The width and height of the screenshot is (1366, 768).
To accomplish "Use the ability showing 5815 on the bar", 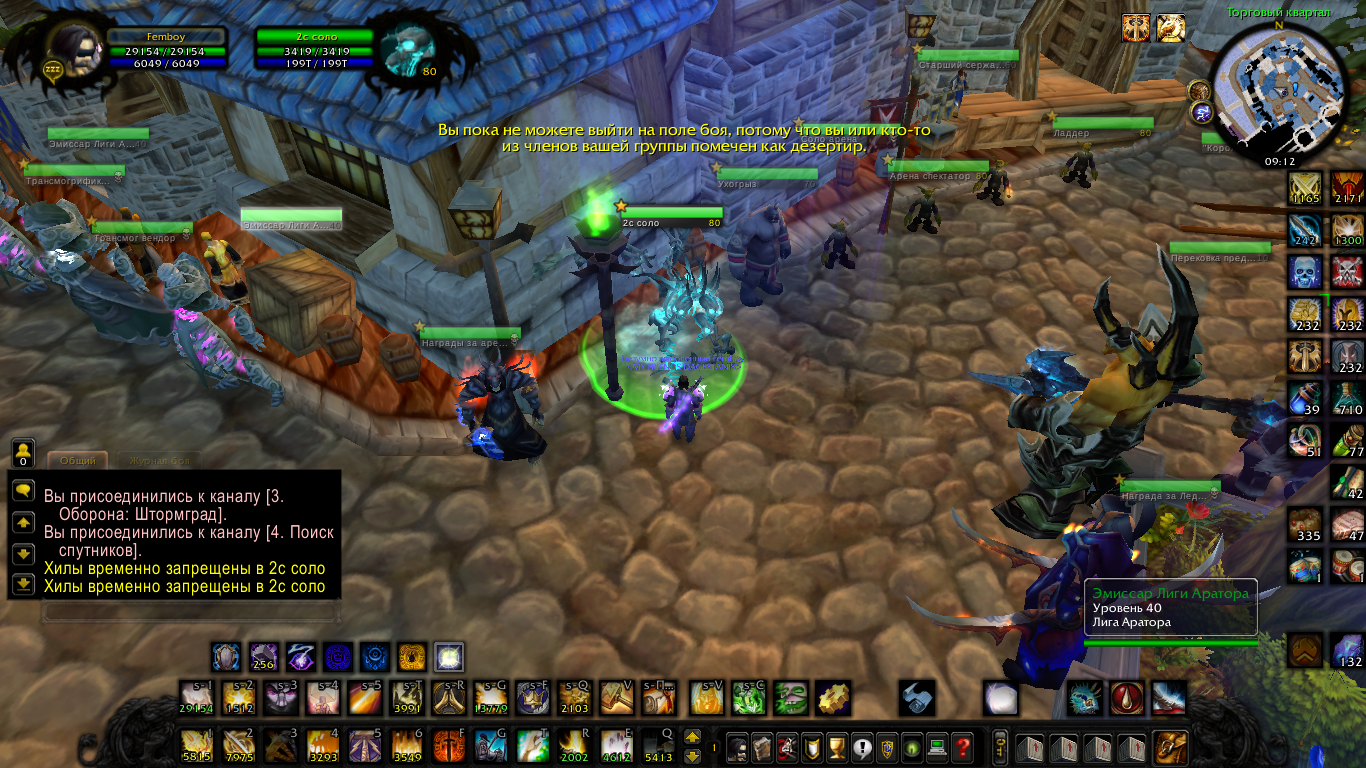I will 195,745.
